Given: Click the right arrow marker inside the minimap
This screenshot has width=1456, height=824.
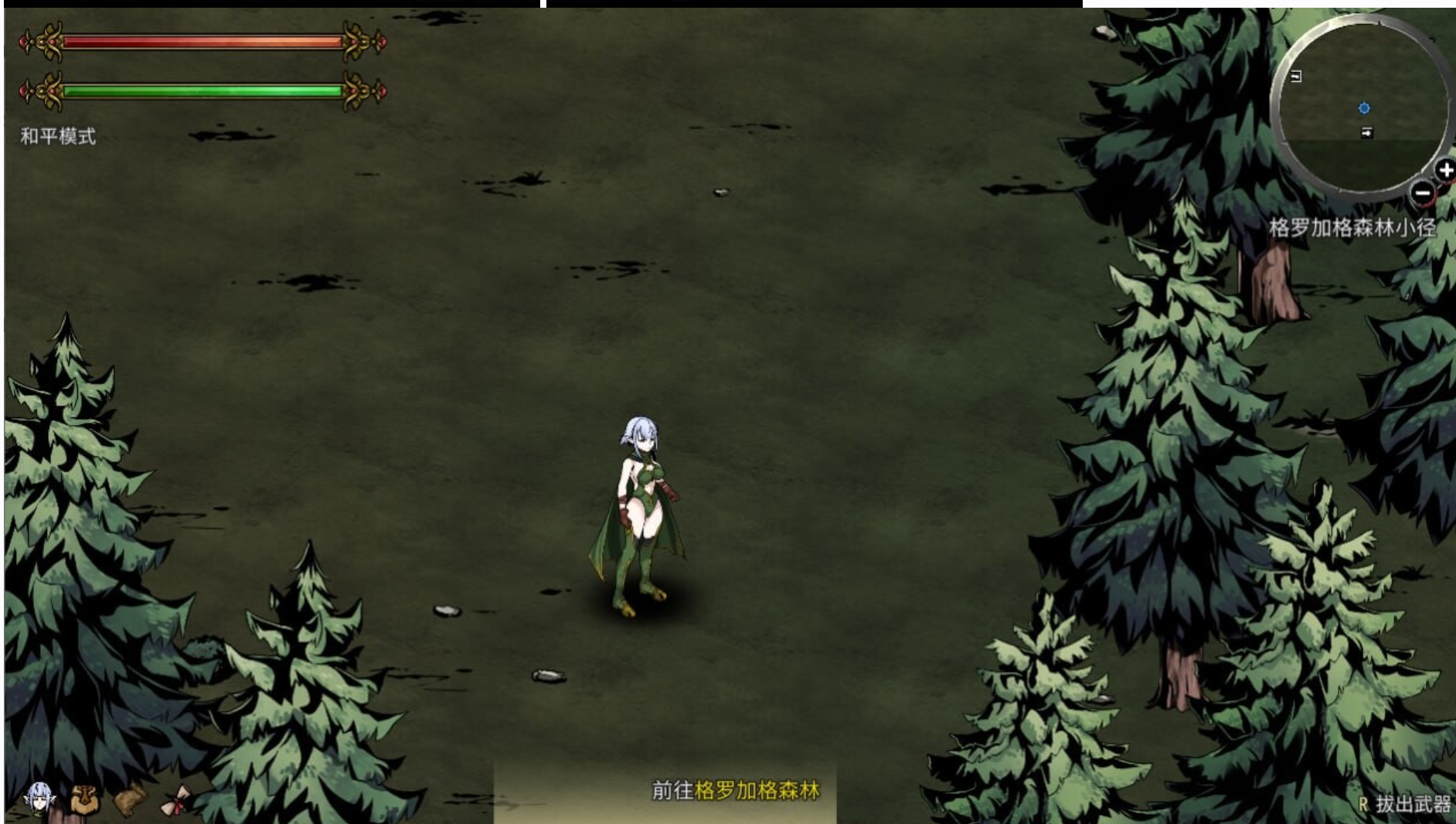Looking at the screenshot, I should 1366,131.
